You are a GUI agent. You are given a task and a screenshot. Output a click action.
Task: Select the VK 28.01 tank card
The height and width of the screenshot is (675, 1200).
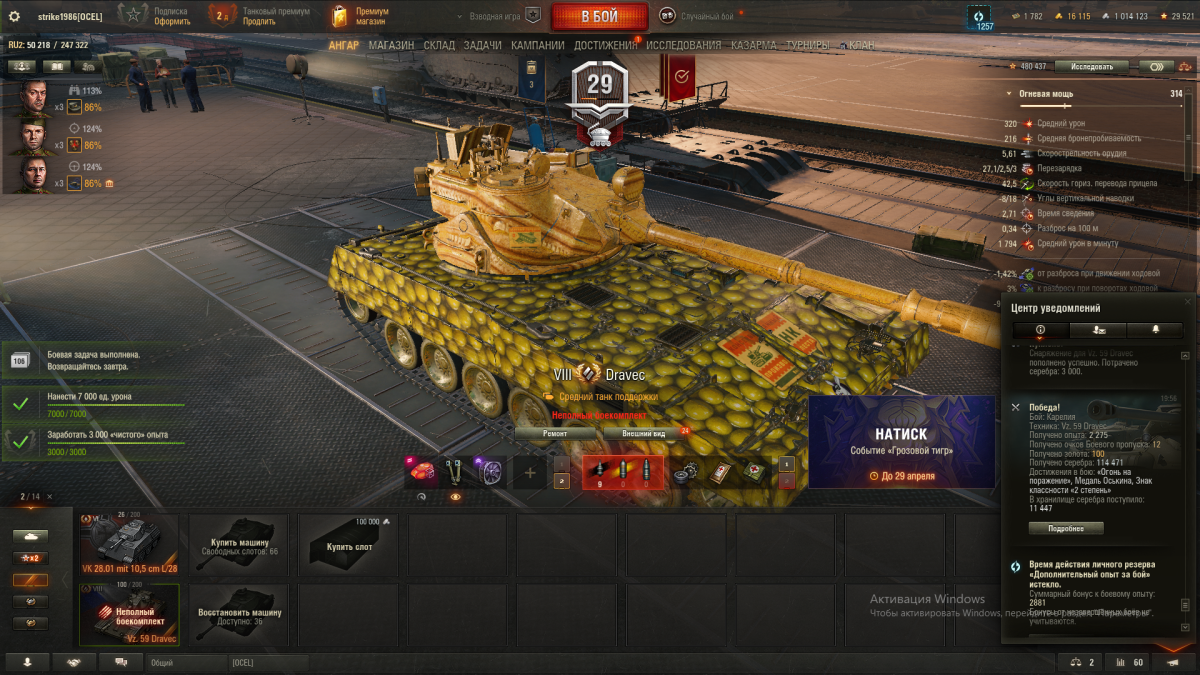tap(129, 545)
